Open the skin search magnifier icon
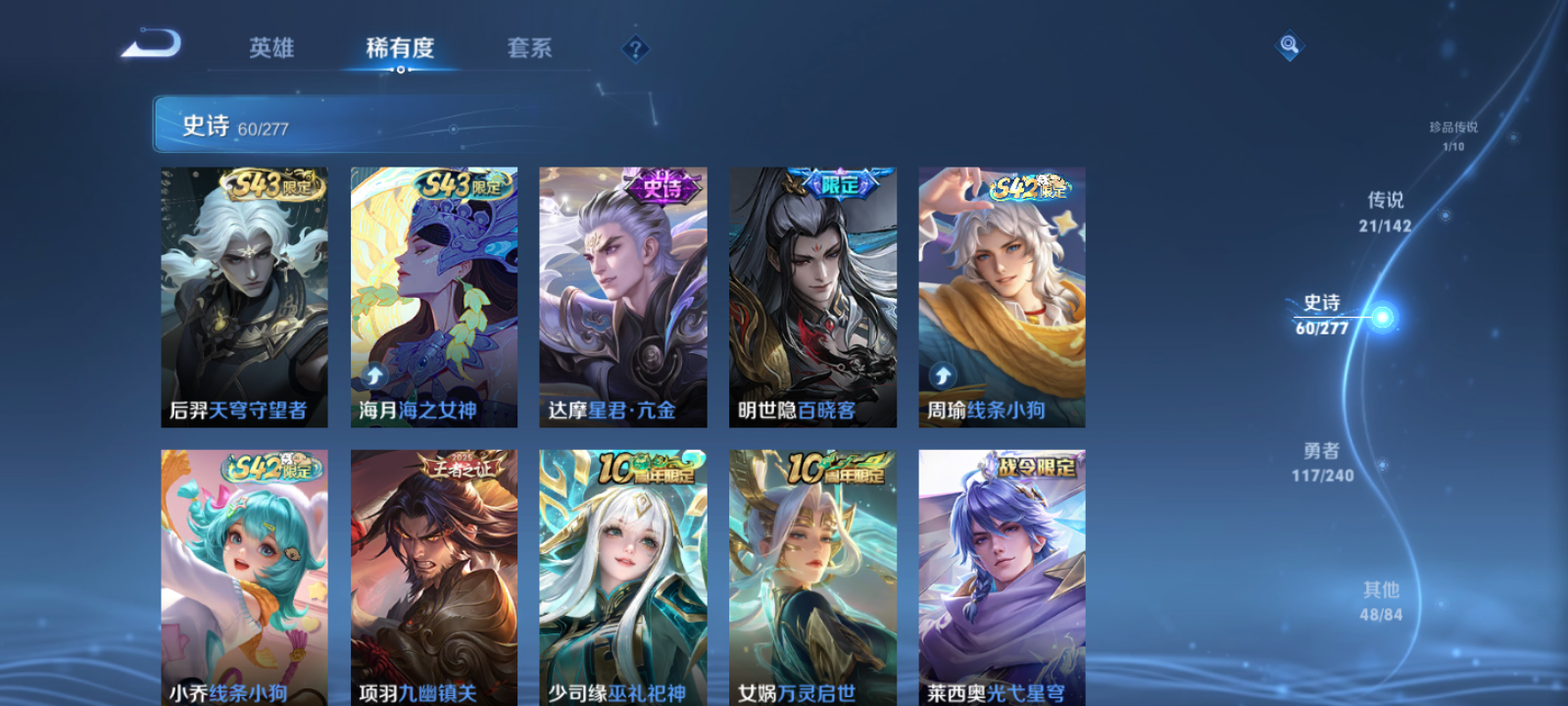 coord(1288,44)
